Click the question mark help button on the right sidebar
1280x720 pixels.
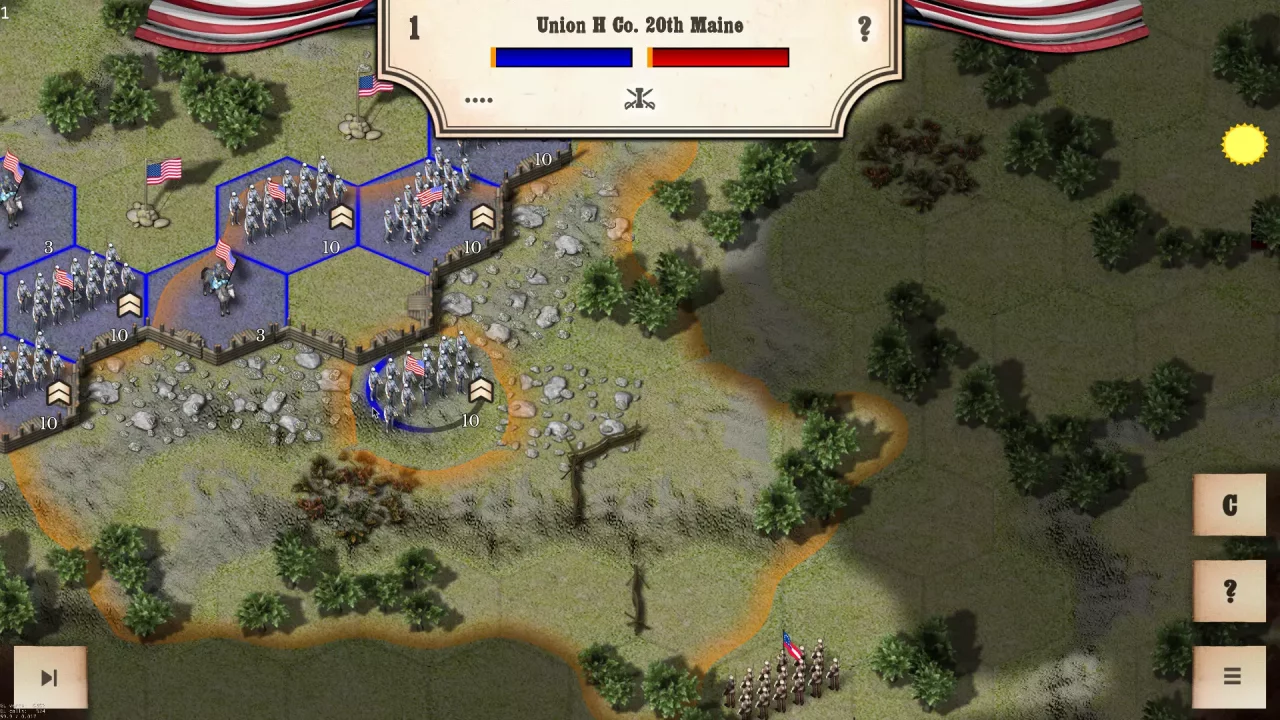(x=1229, y=590)
